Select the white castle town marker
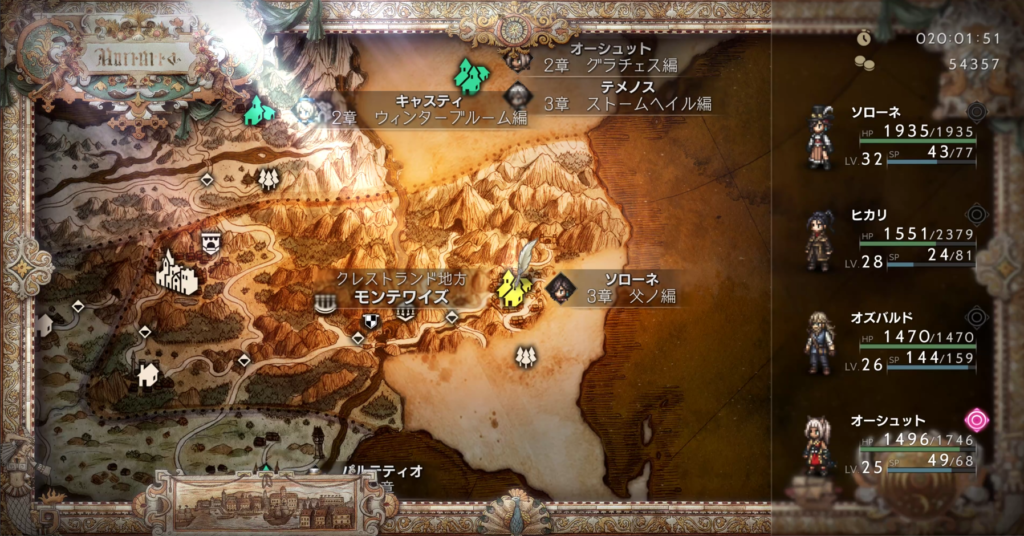The width and height of the screenshot is (1024, 536). click(x=176, y=274)
